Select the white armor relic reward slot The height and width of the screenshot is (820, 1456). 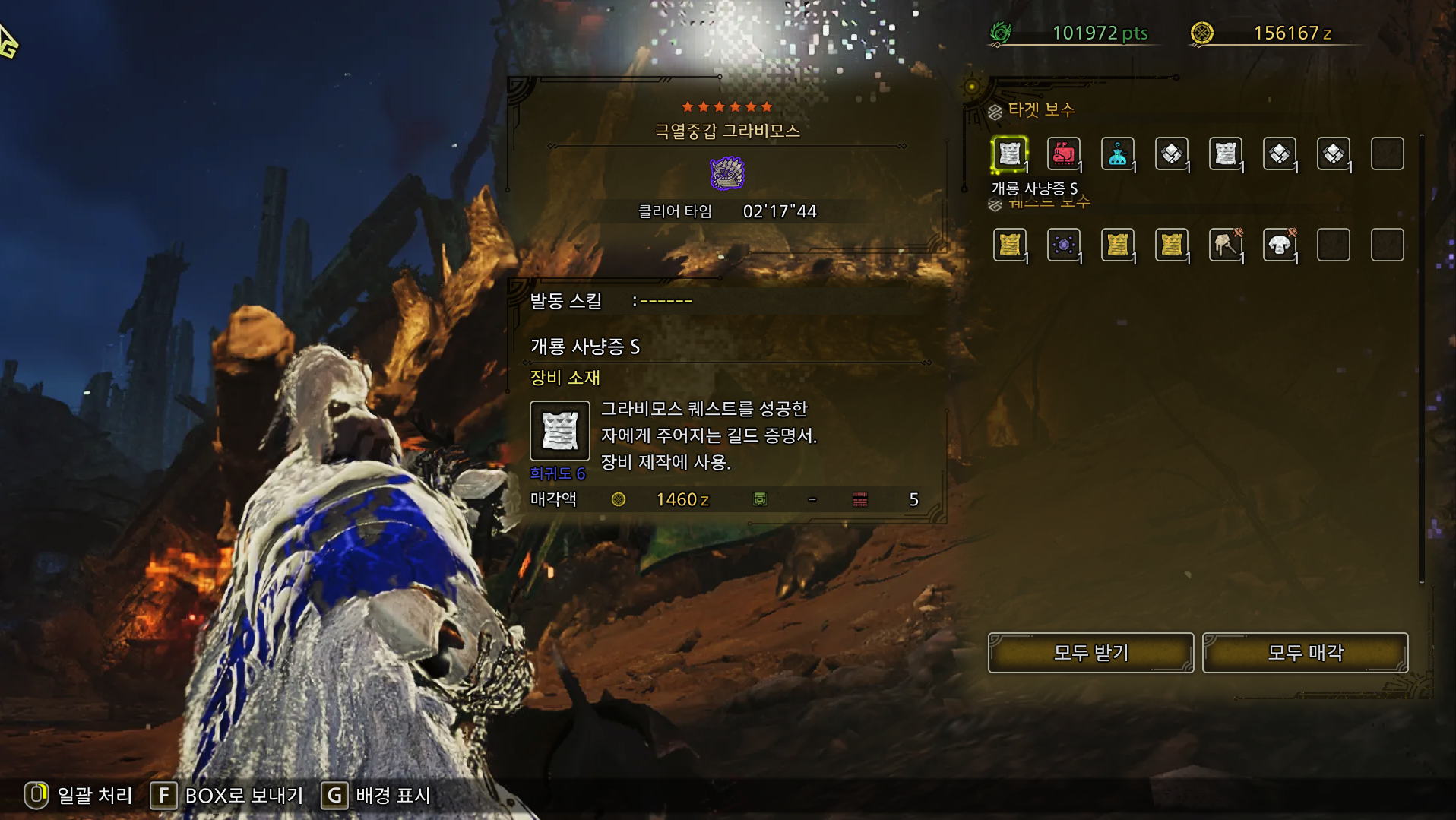tap(1279, 245)
